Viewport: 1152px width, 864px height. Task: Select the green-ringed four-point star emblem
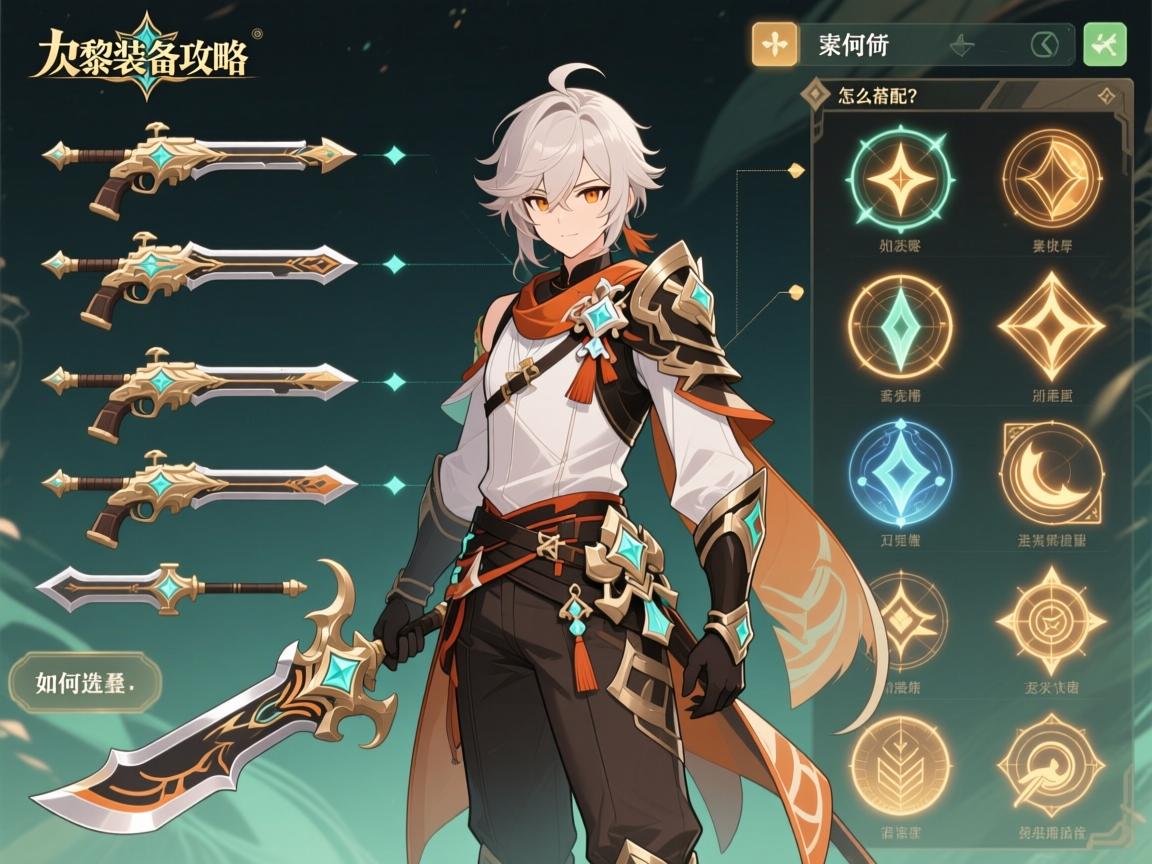899,180
